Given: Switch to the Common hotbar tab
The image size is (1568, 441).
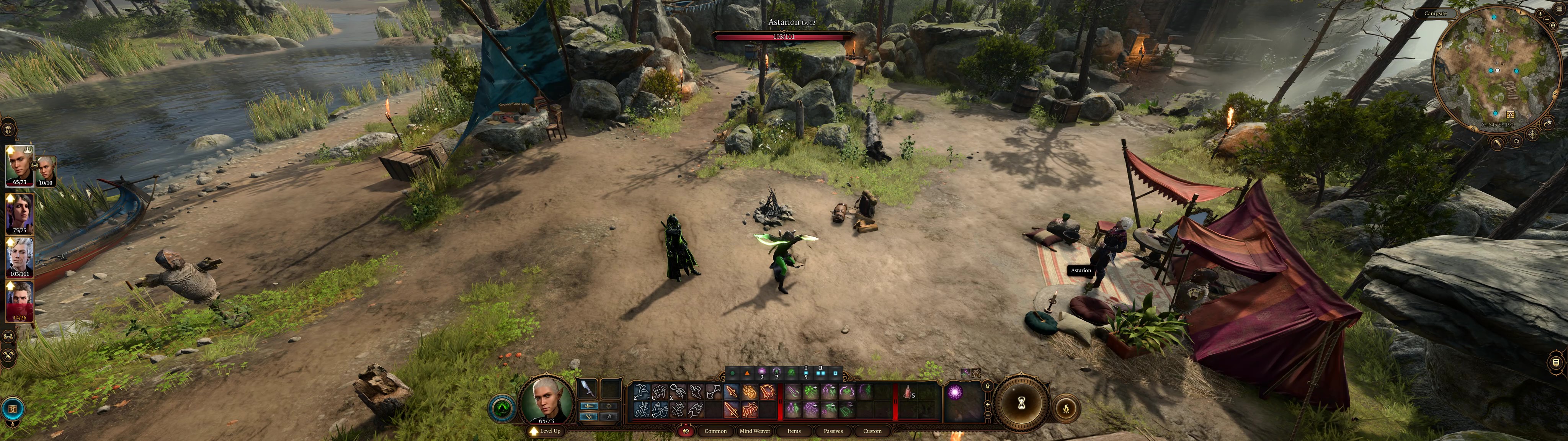Looking at the screenshot, I should (715, 431).
